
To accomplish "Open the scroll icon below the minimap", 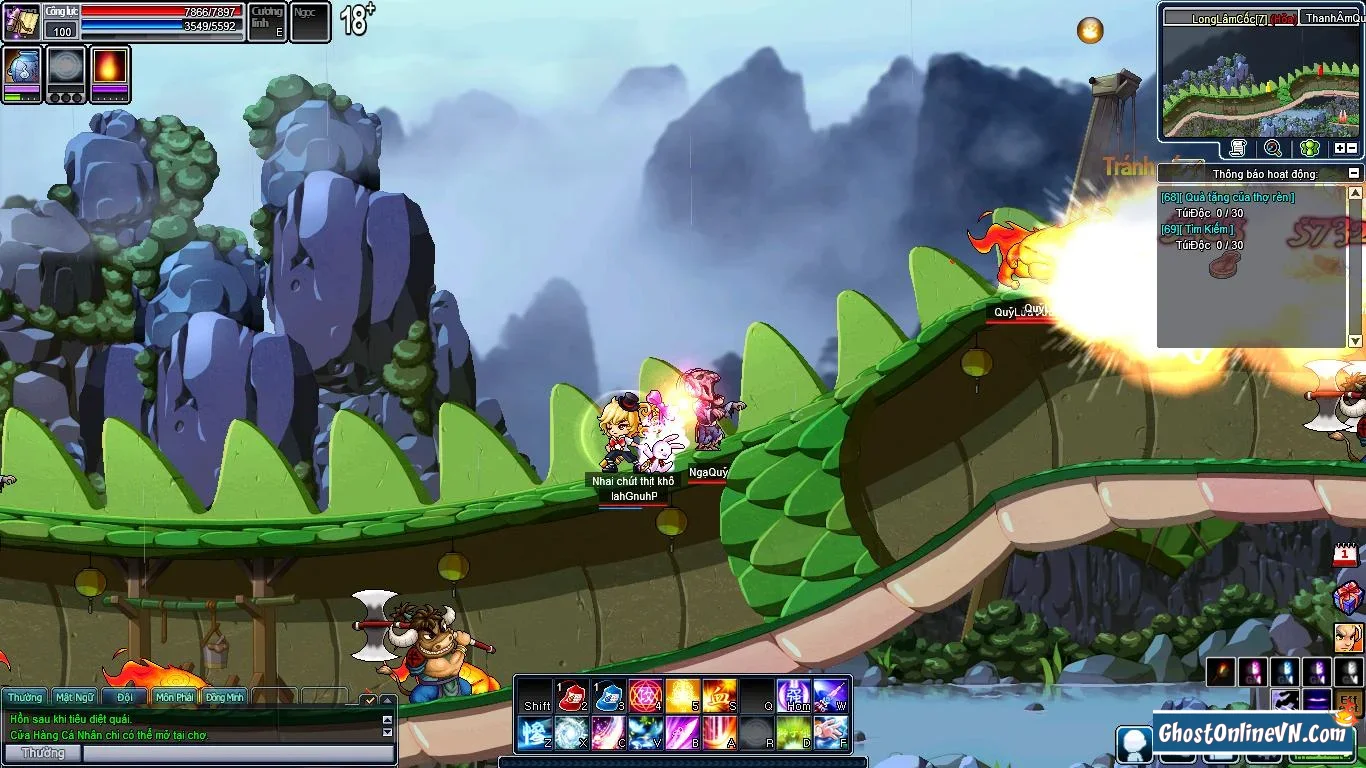I will (x=1238, y=148).
